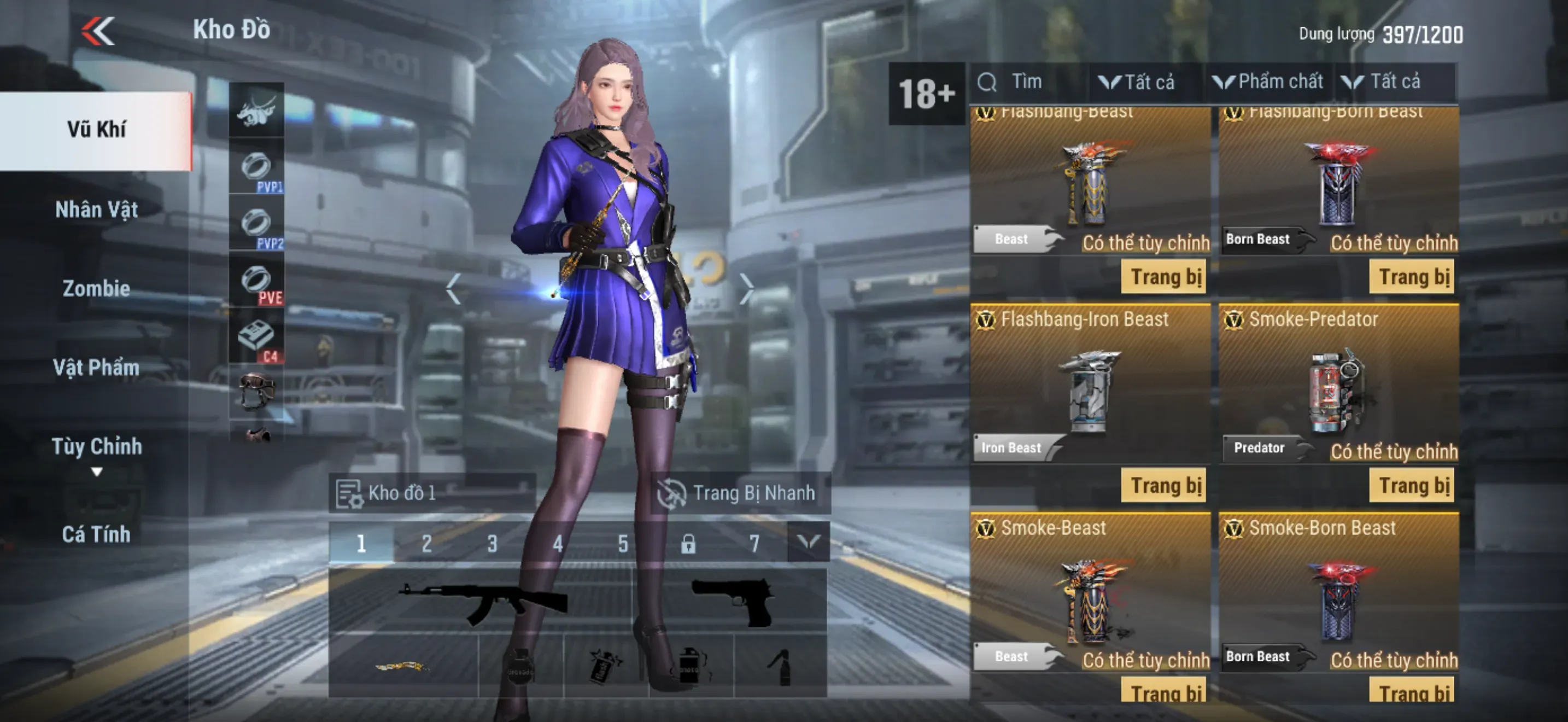Choose the PVE ring loadout icon

click(257, 281)
